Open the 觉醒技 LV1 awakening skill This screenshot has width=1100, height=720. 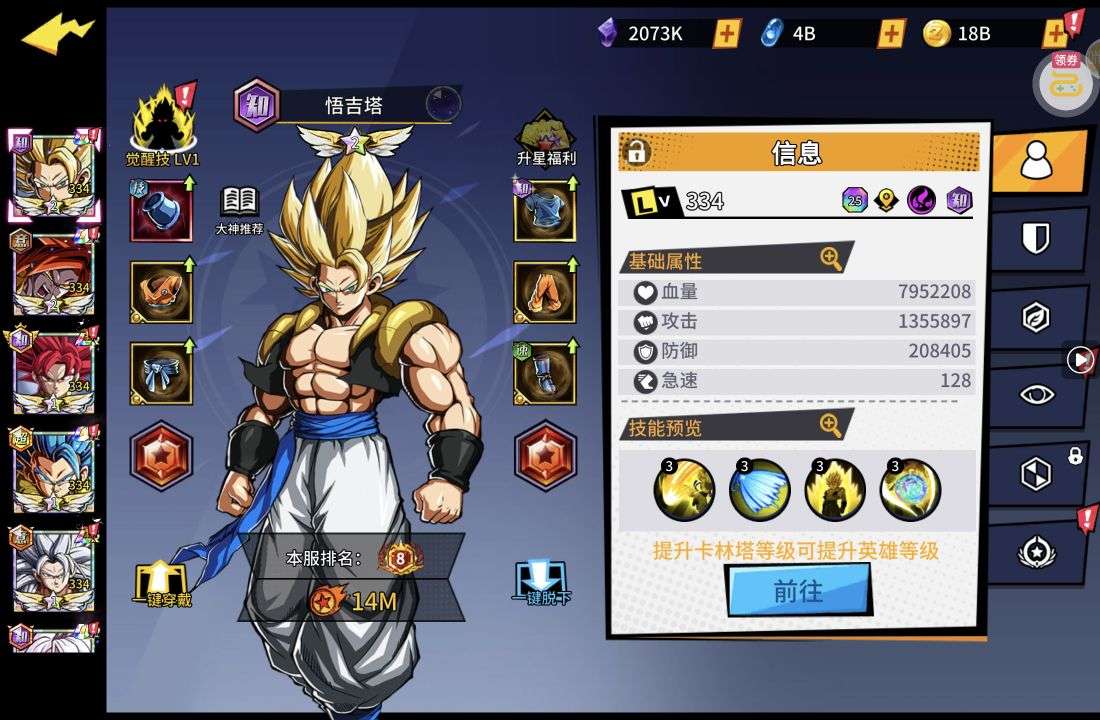pos(163,125)
